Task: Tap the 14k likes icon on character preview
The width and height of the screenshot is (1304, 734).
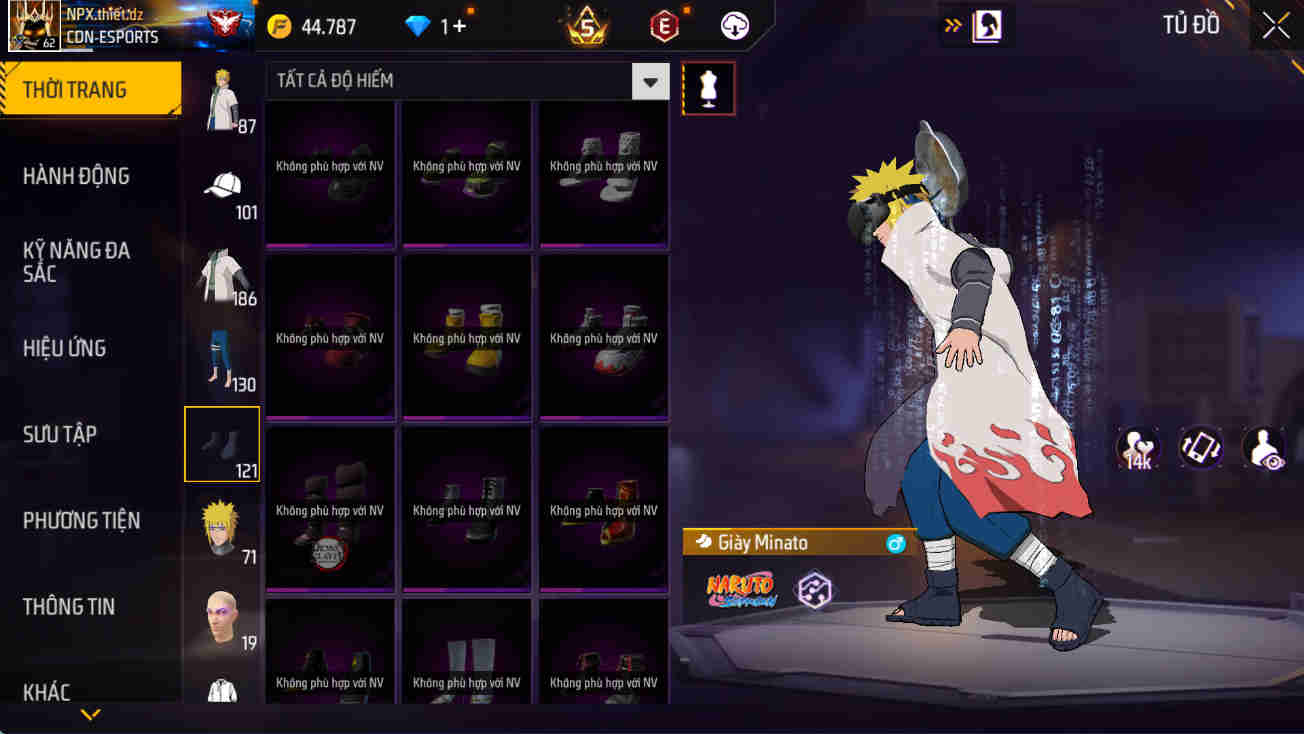Action: pyautogui.click(x=1135, y=450)
